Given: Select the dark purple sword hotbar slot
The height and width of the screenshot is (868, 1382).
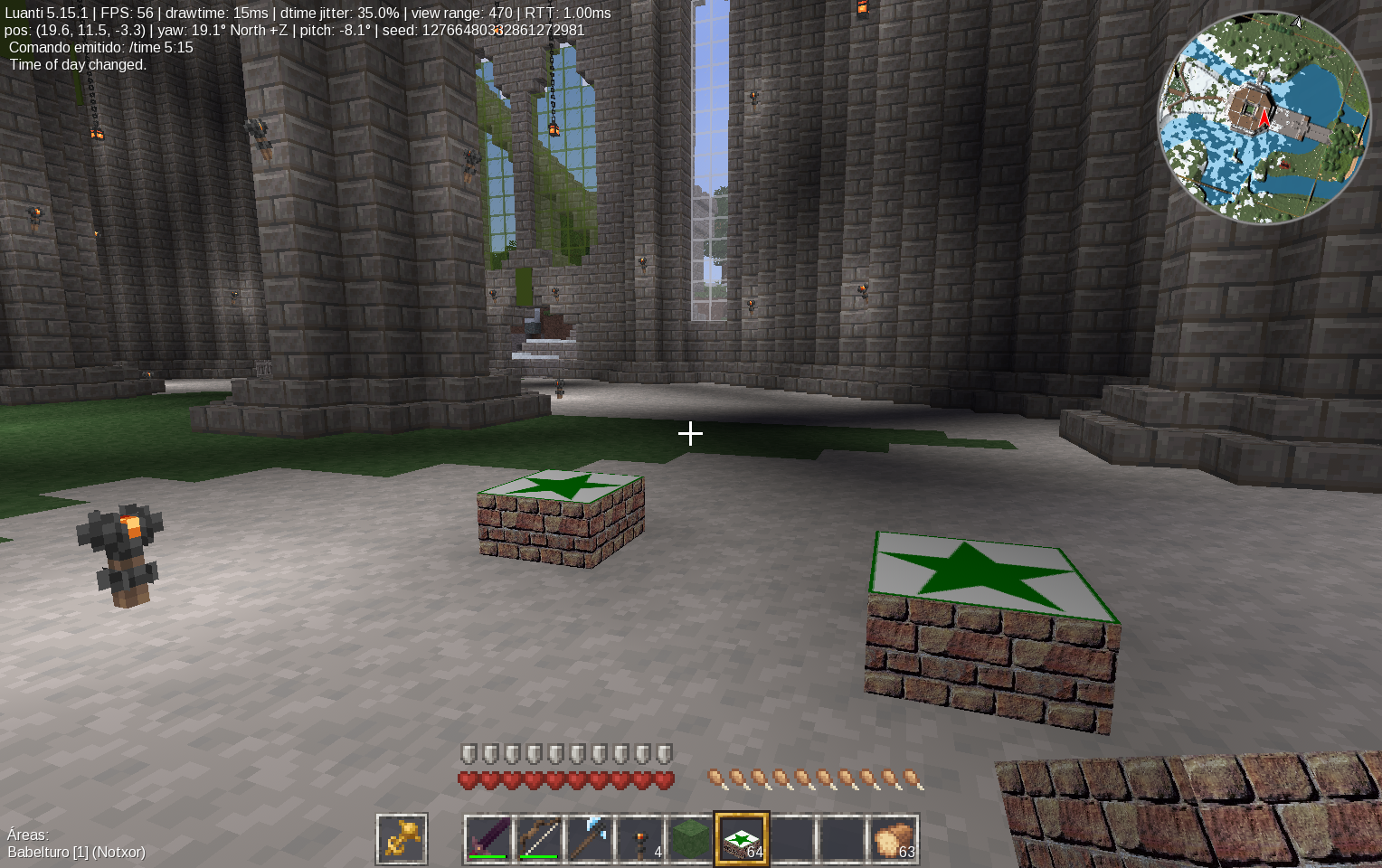Looking at the screenshot, I should point(488,839).
